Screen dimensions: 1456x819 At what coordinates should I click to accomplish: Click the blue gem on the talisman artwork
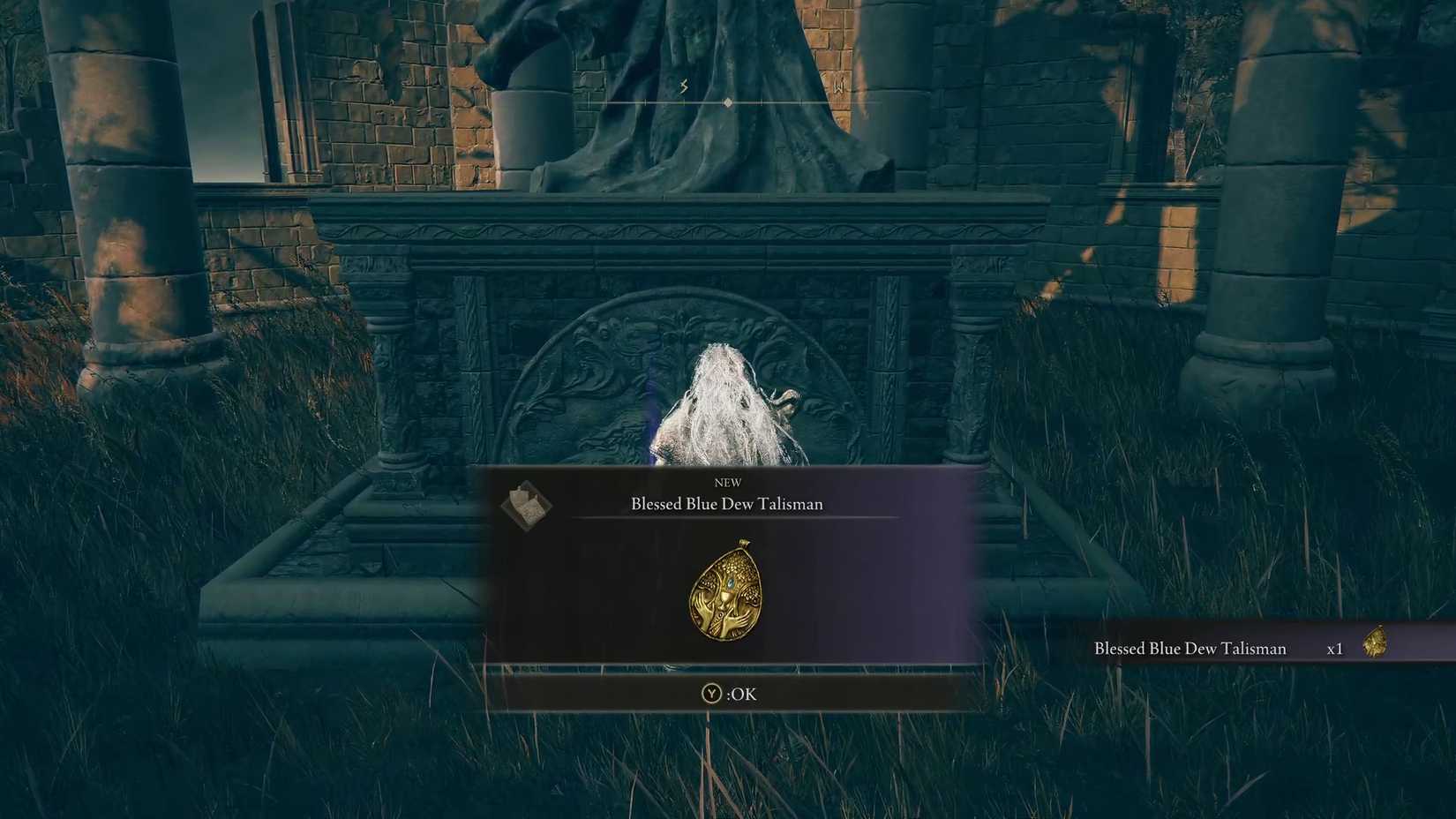tap(729, 582)
